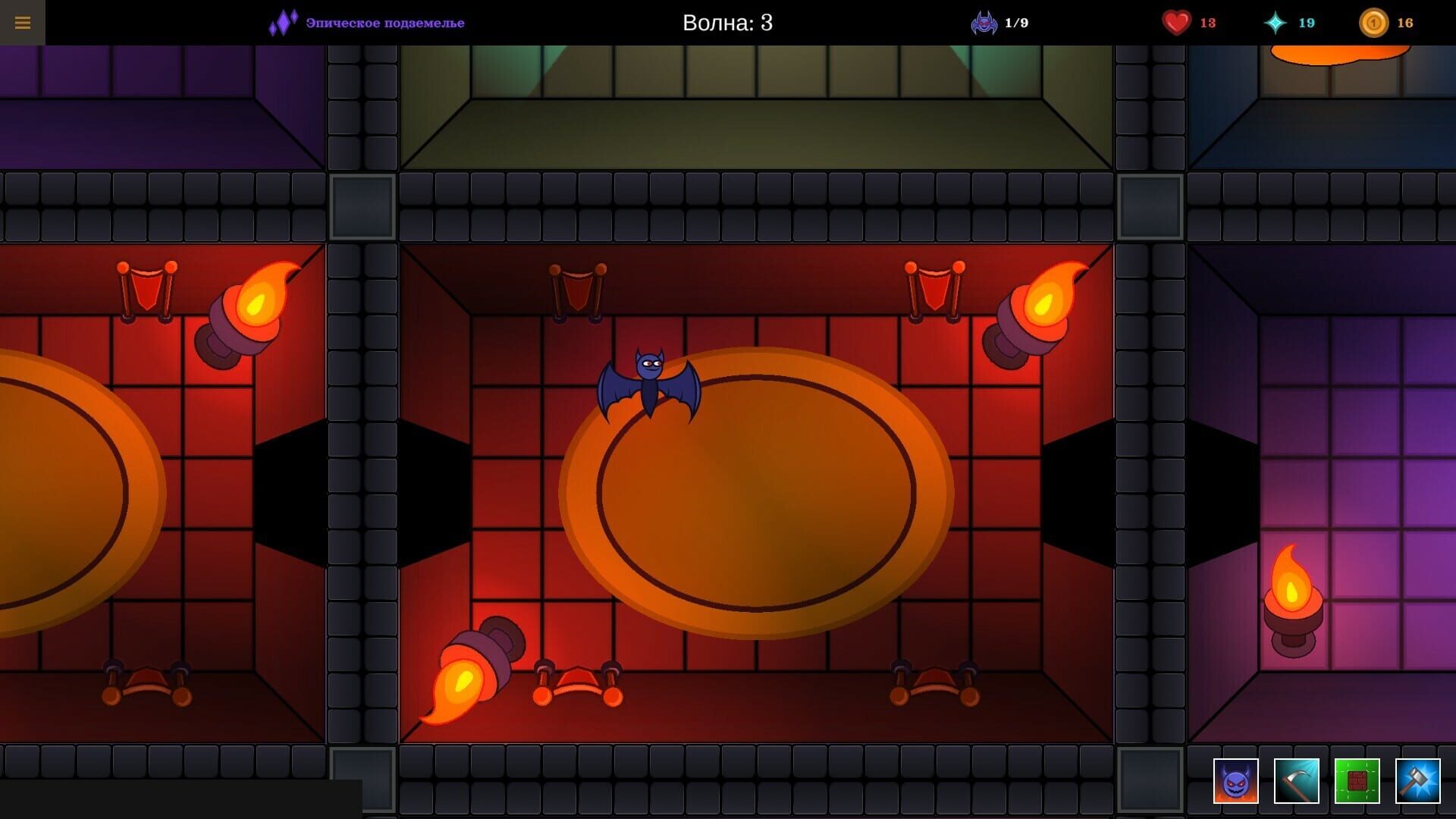Click the bat counter icon showing 1/9
Viewport: 1456px width, 819px height.
[984, 22]
